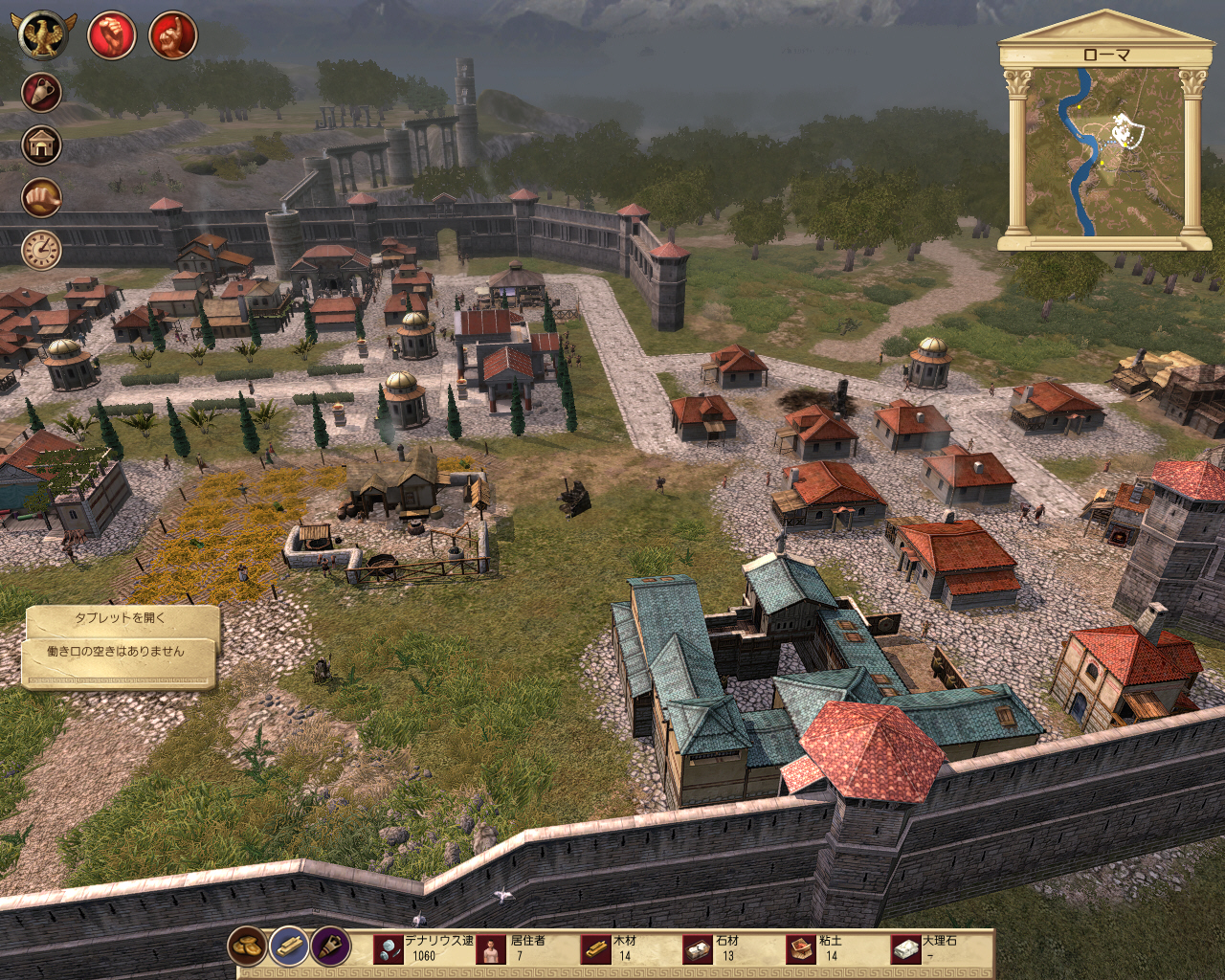Screen dimensions: 1225x980
Task: Switch to the bread food resources tab
Action: [x=247, y=947]
